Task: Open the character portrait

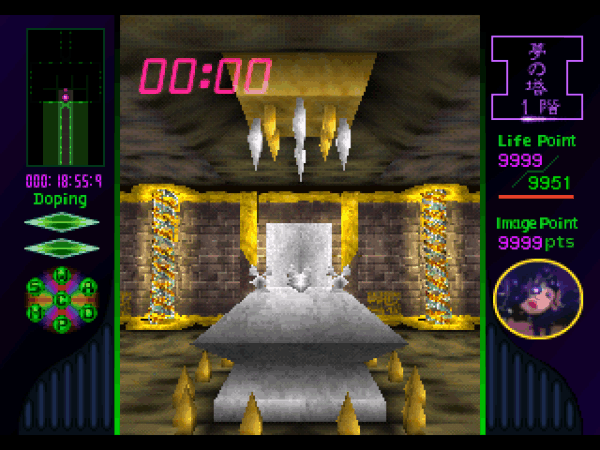Action: [538, 300]
